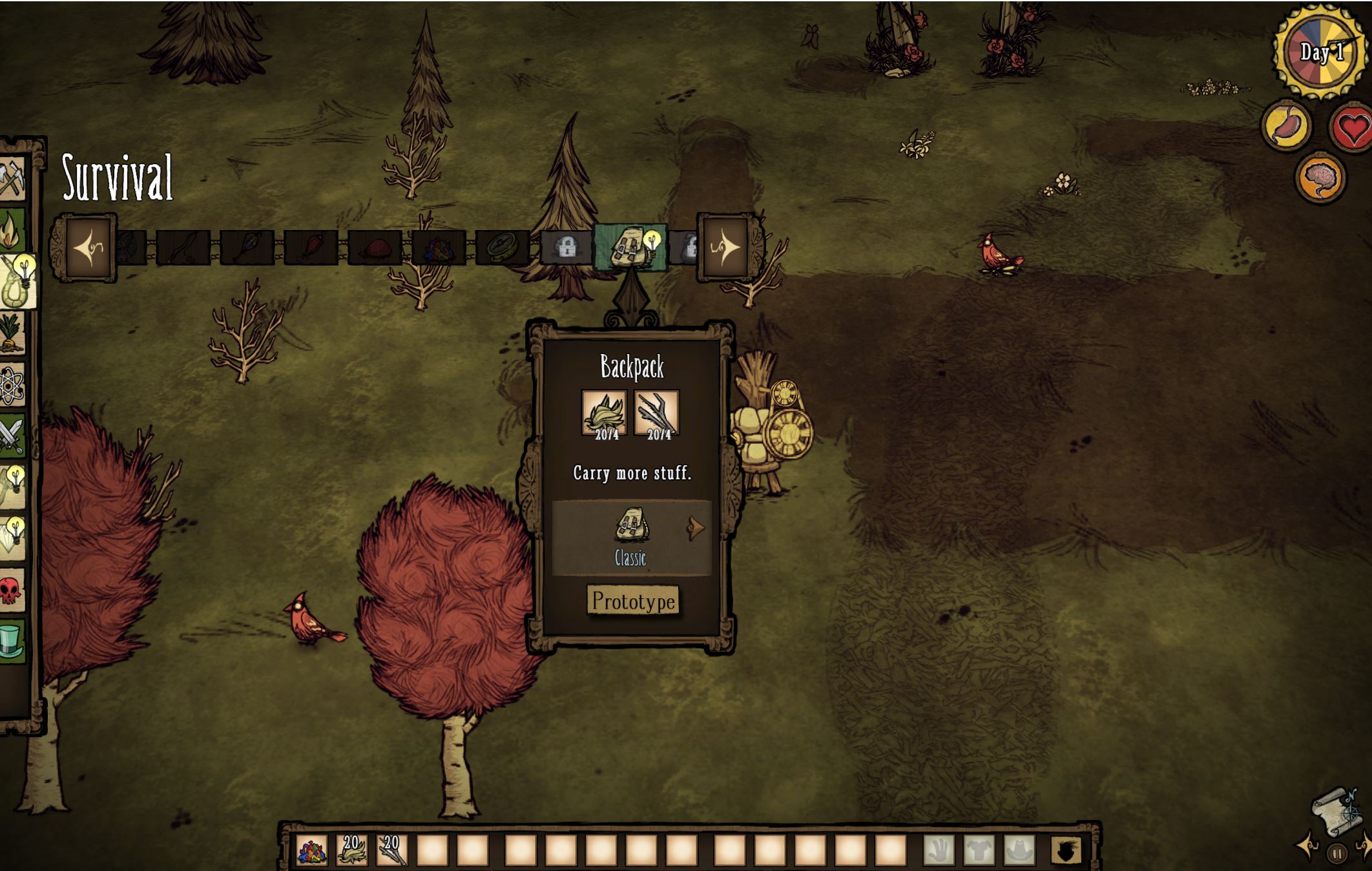1372x871 pixels.
Task: Select the Survival rope crafting tab
Action: 16,282
